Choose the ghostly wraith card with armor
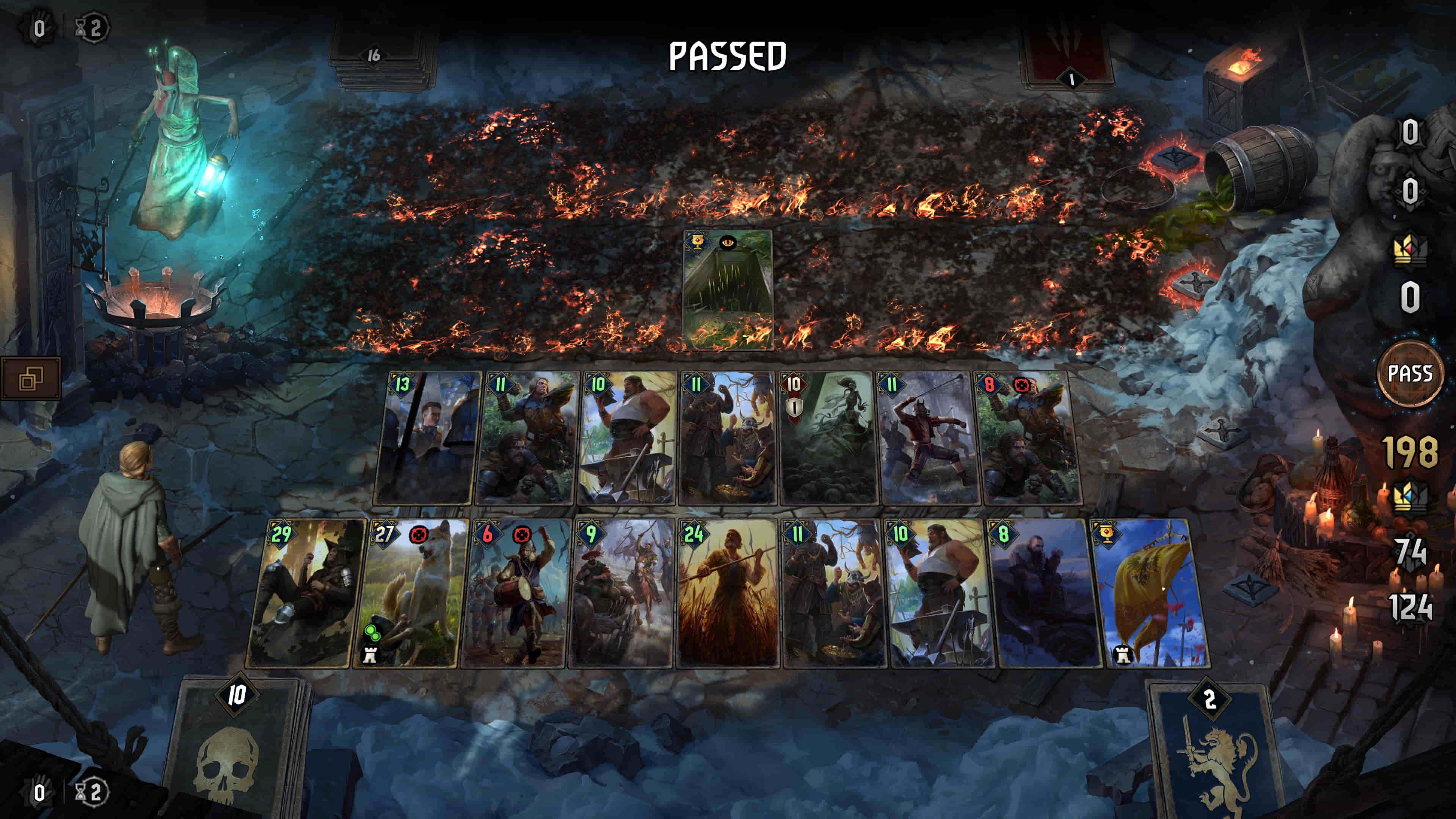 coord(828,438)
